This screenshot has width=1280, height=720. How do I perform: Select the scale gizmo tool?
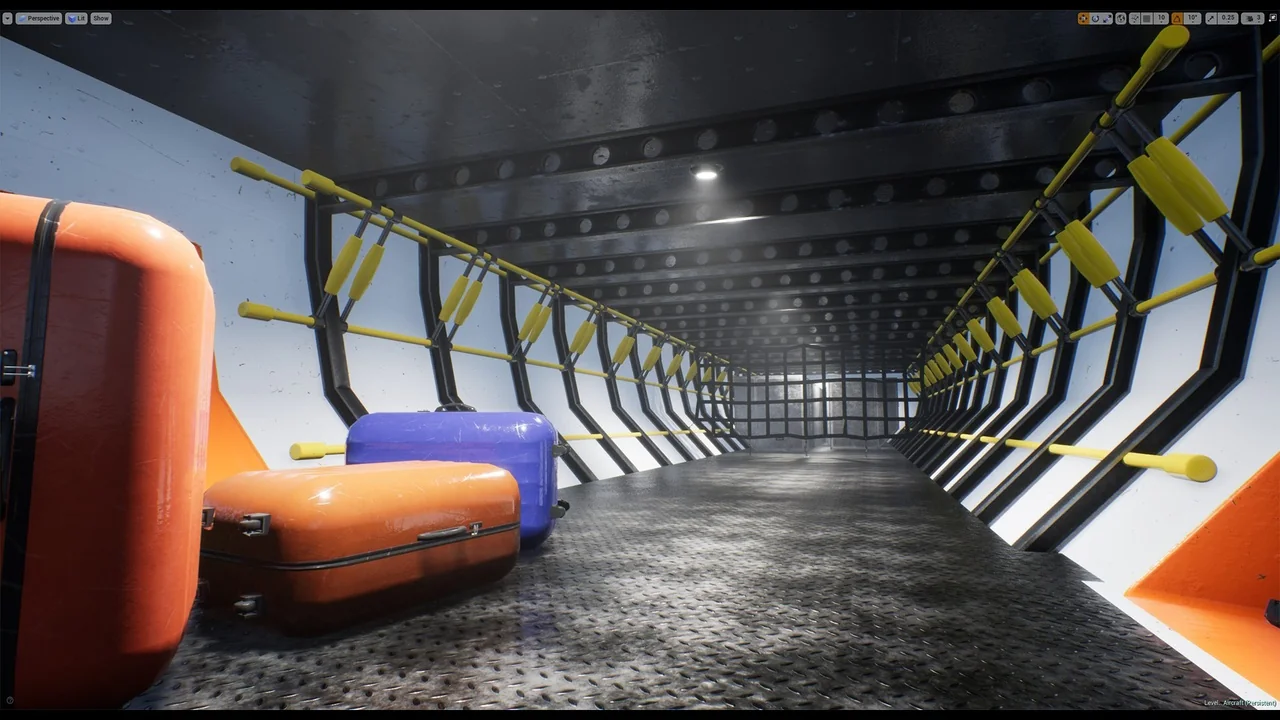click(1108, 18)
